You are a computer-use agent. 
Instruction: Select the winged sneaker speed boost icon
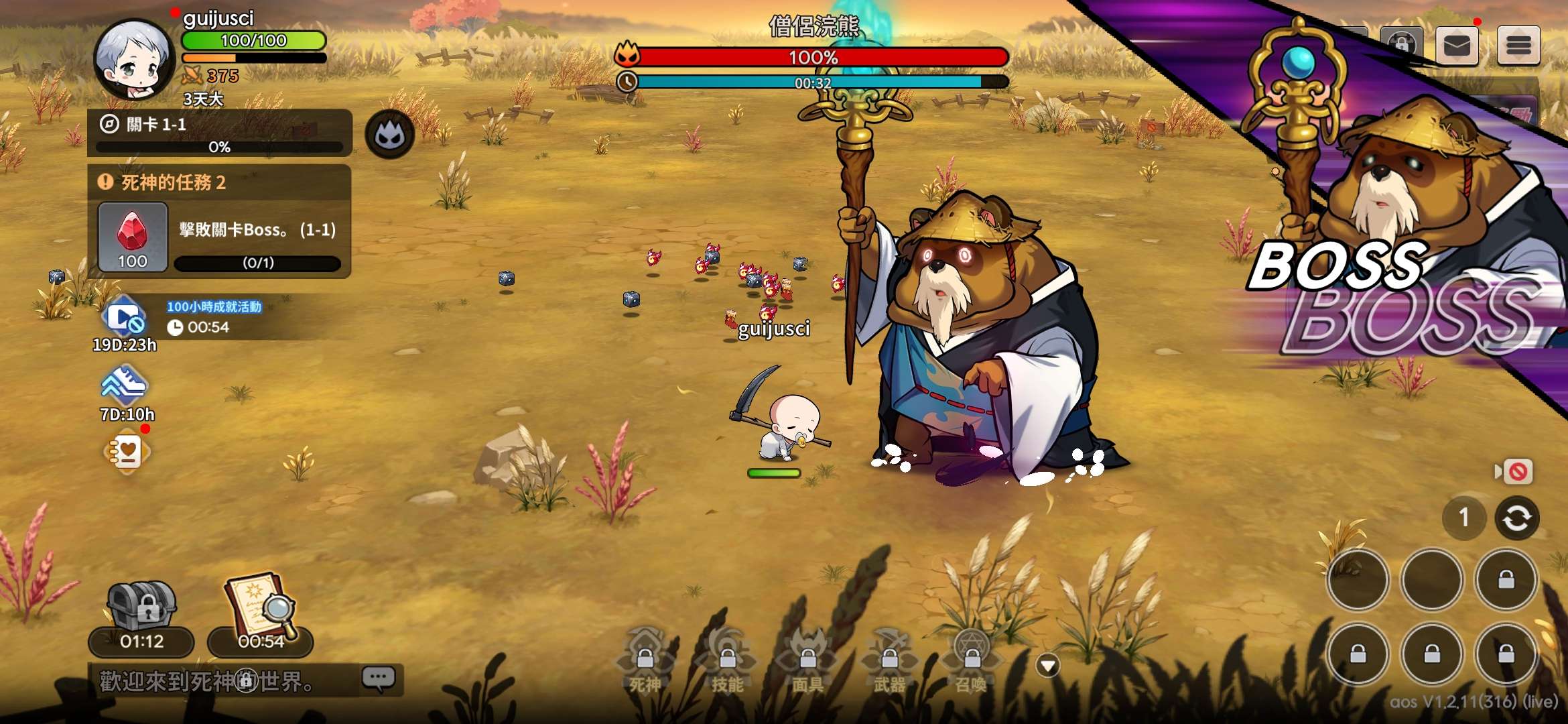click(124, 385)
